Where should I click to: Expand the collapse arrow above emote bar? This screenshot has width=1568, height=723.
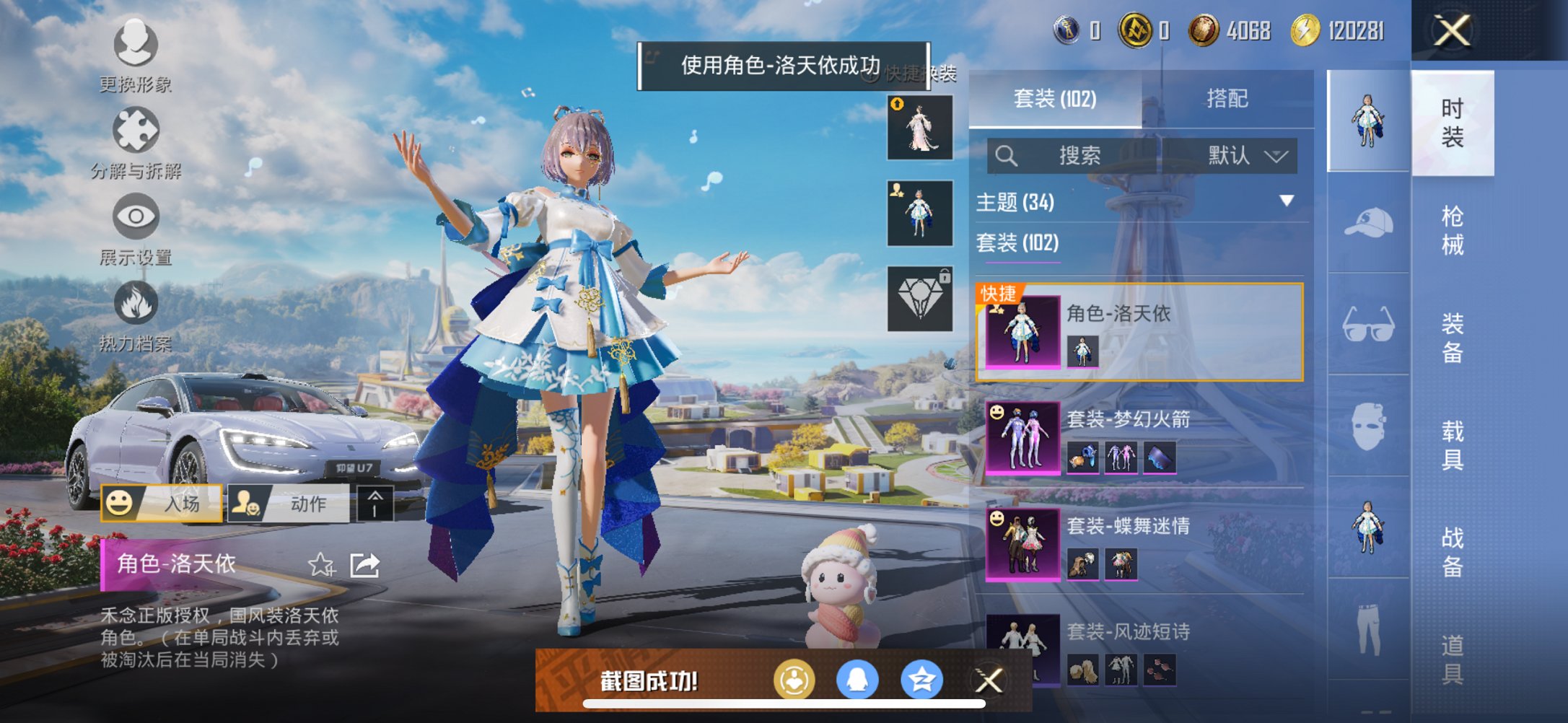point(375,503)
